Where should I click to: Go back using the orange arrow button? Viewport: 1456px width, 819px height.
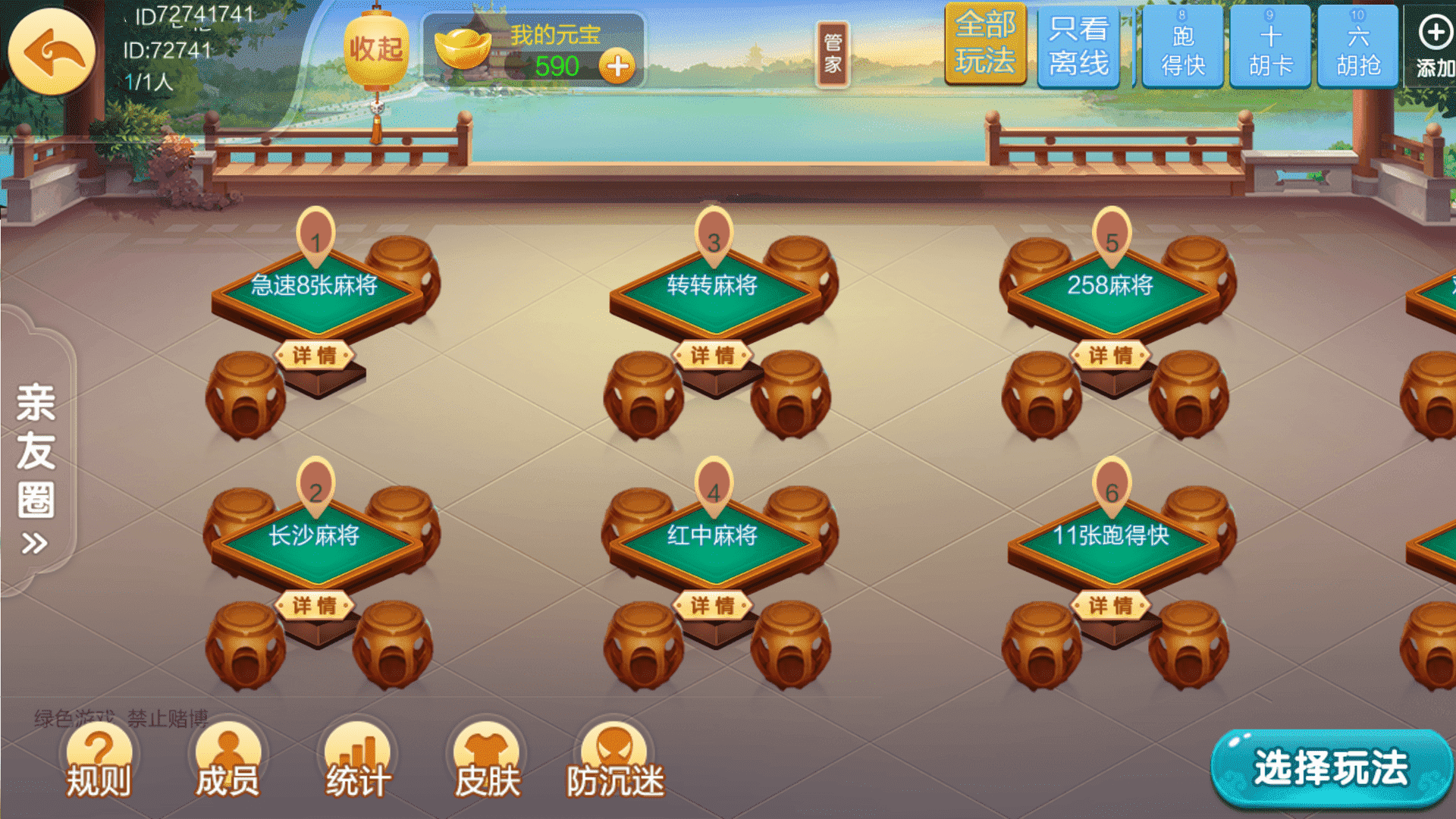click(x=52, y=52)
